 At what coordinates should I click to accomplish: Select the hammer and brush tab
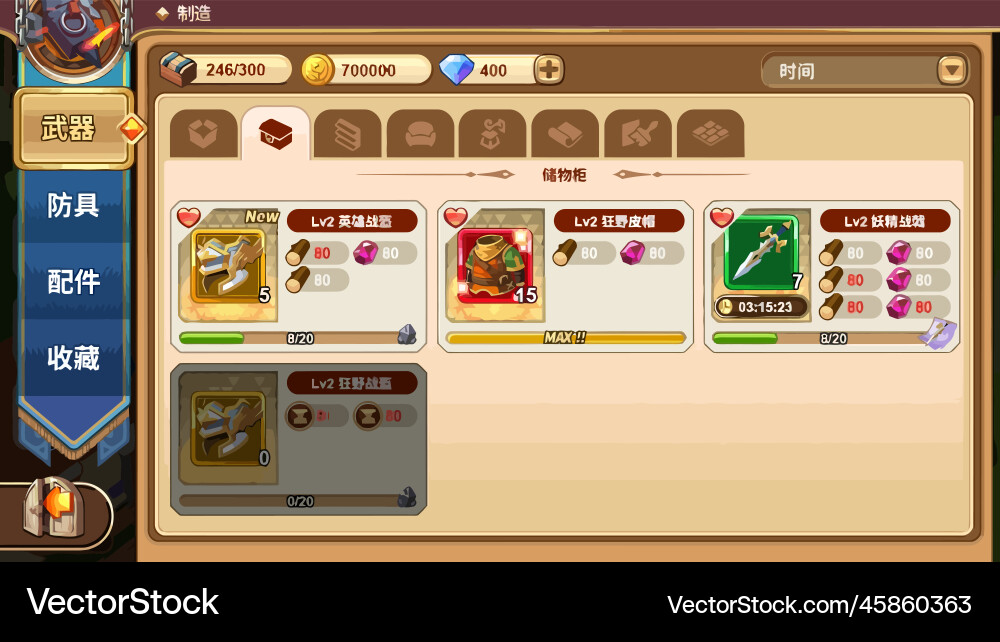point(637,134)
